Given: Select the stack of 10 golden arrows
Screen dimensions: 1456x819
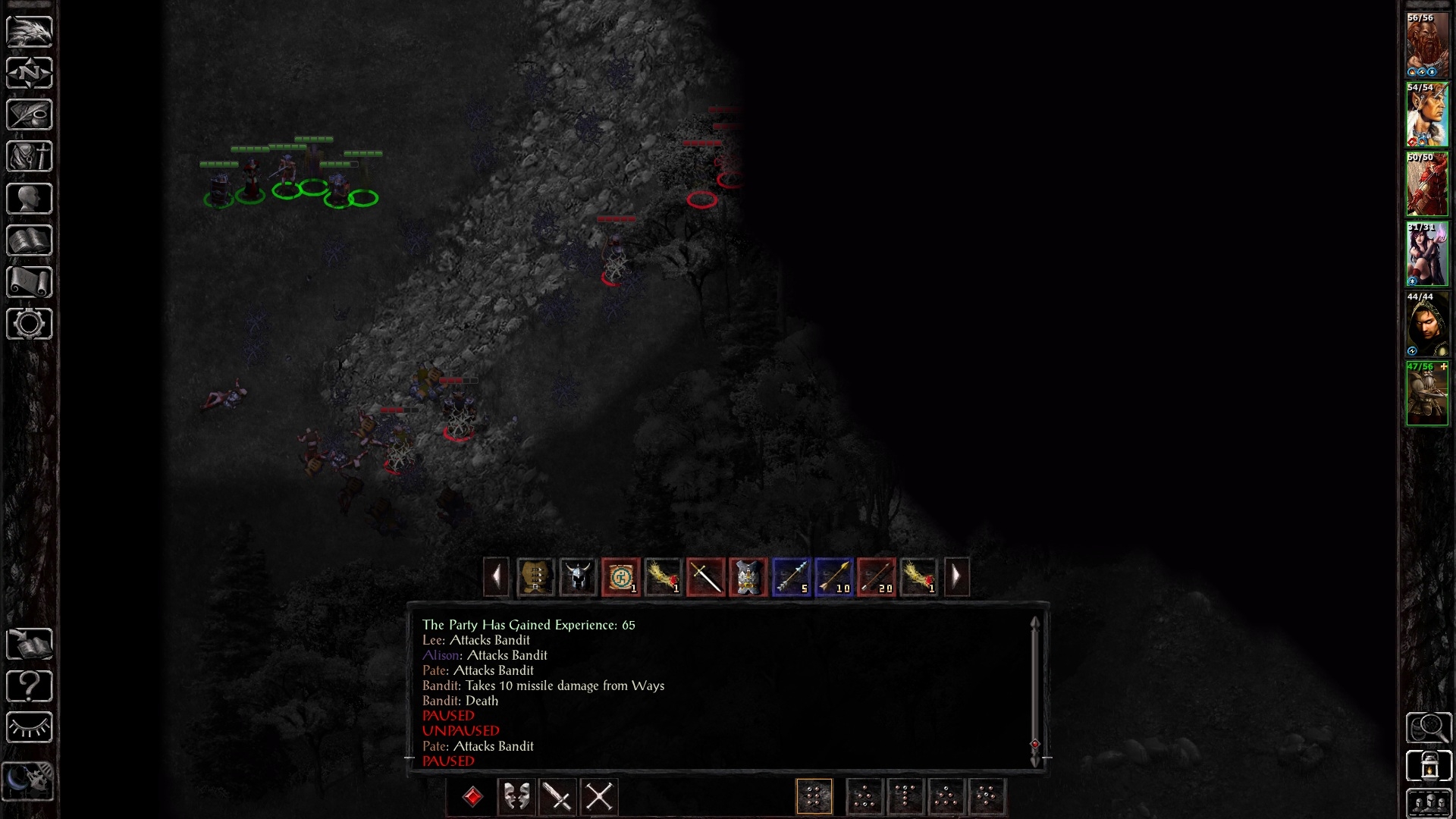Looking at the screenshot, I should [833, 578].
